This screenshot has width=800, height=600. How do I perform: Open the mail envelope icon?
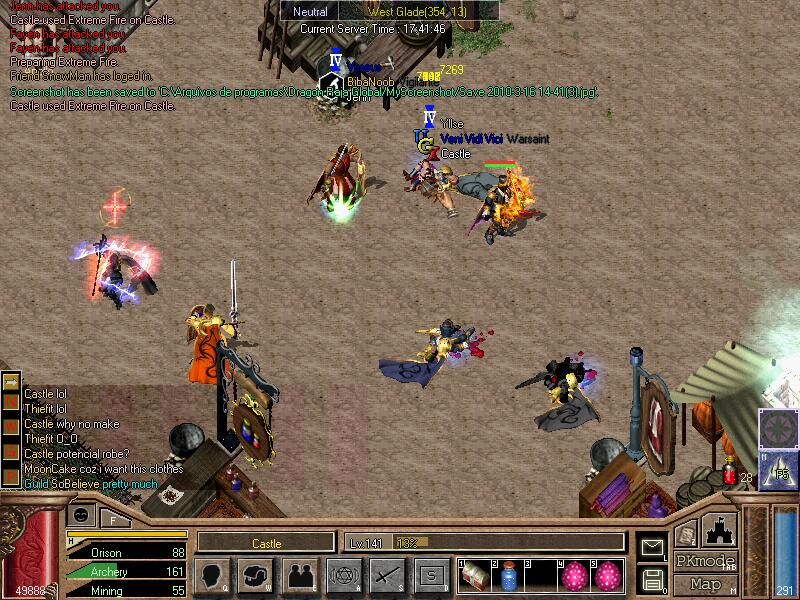[x=652, y=547]
